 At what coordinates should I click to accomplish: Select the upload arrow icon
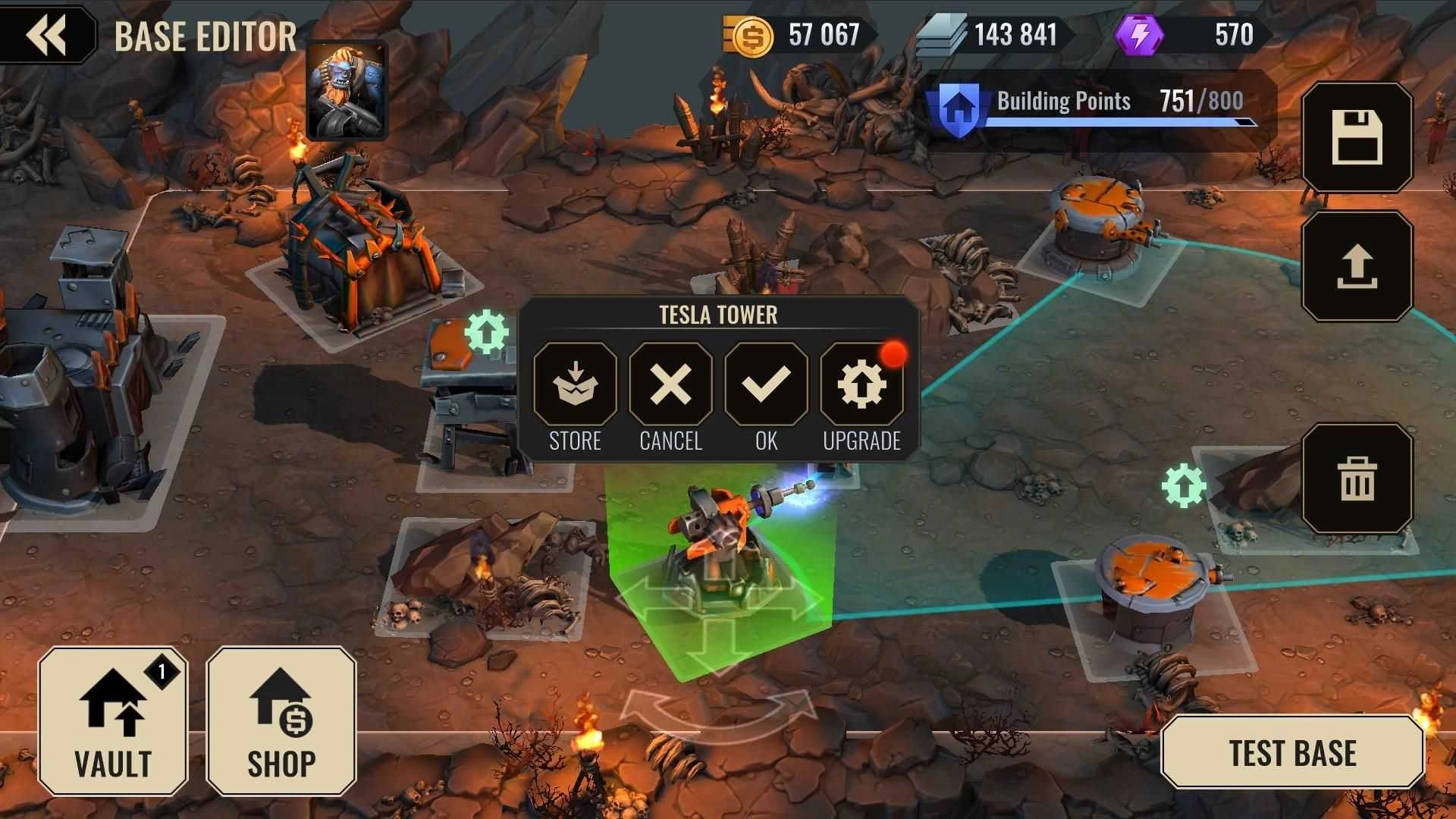(1358, 267)
